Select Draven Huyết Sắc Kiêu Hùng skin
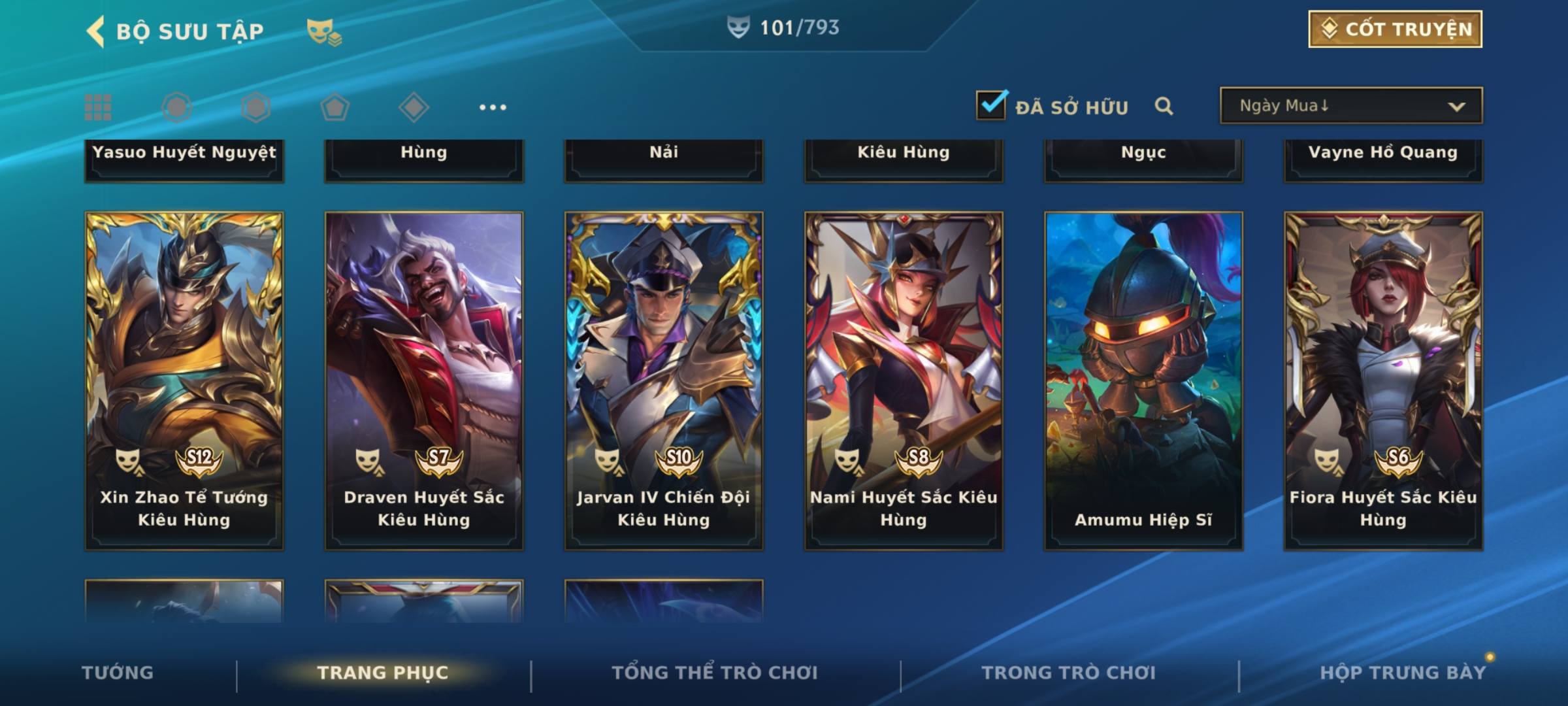This screenshot has width=1568, height=706. (x=424, y=379)
